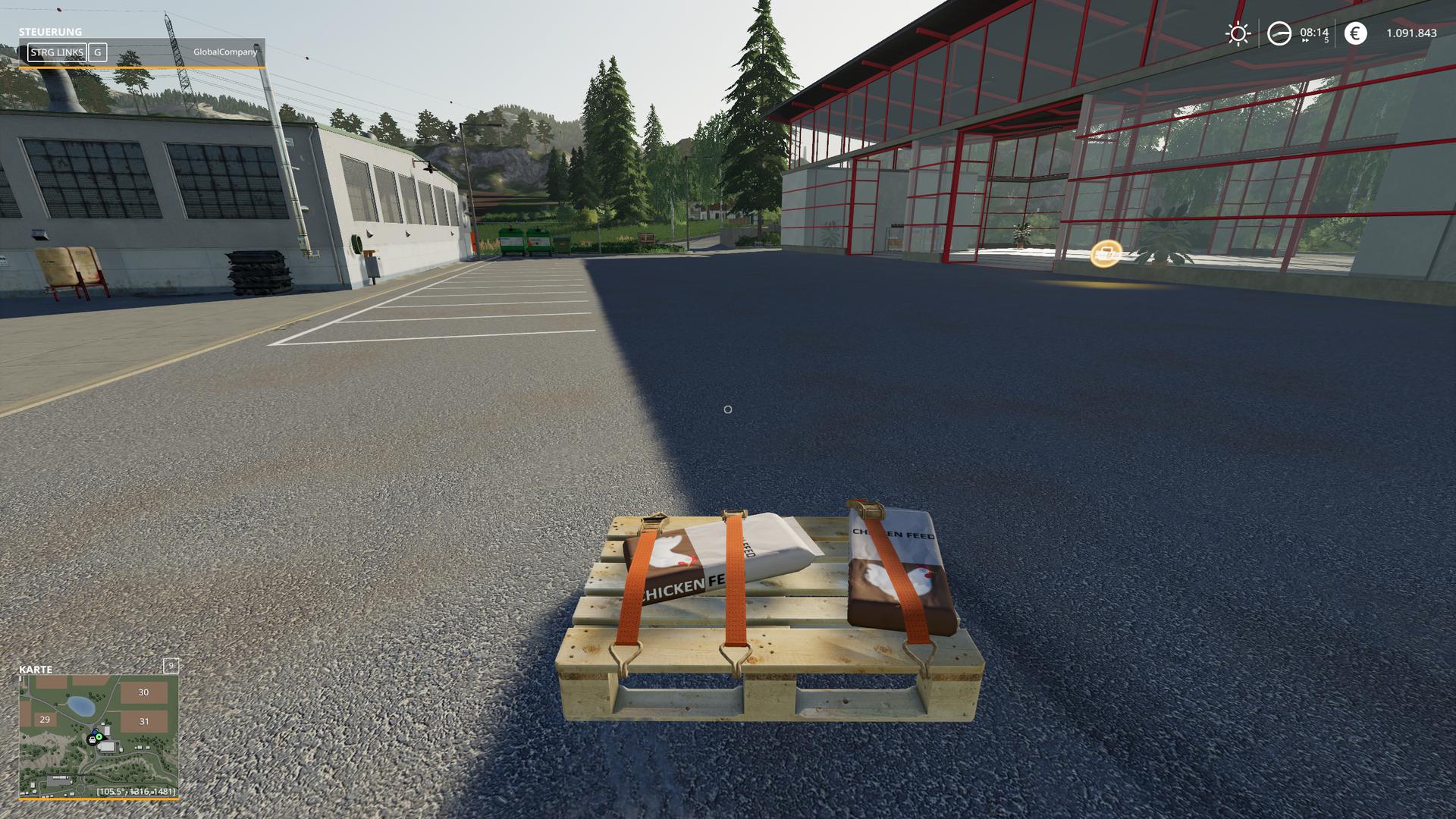Open the GlobalCompany menu entry

tap(227, 53)
